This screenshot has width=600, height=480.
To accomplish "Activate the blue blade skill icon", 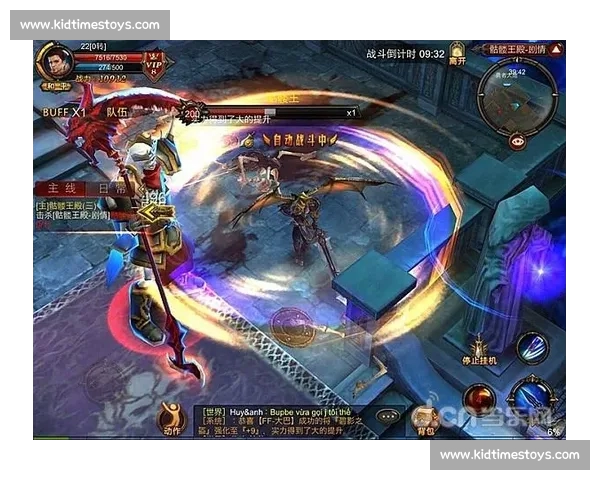I will 532,347.
